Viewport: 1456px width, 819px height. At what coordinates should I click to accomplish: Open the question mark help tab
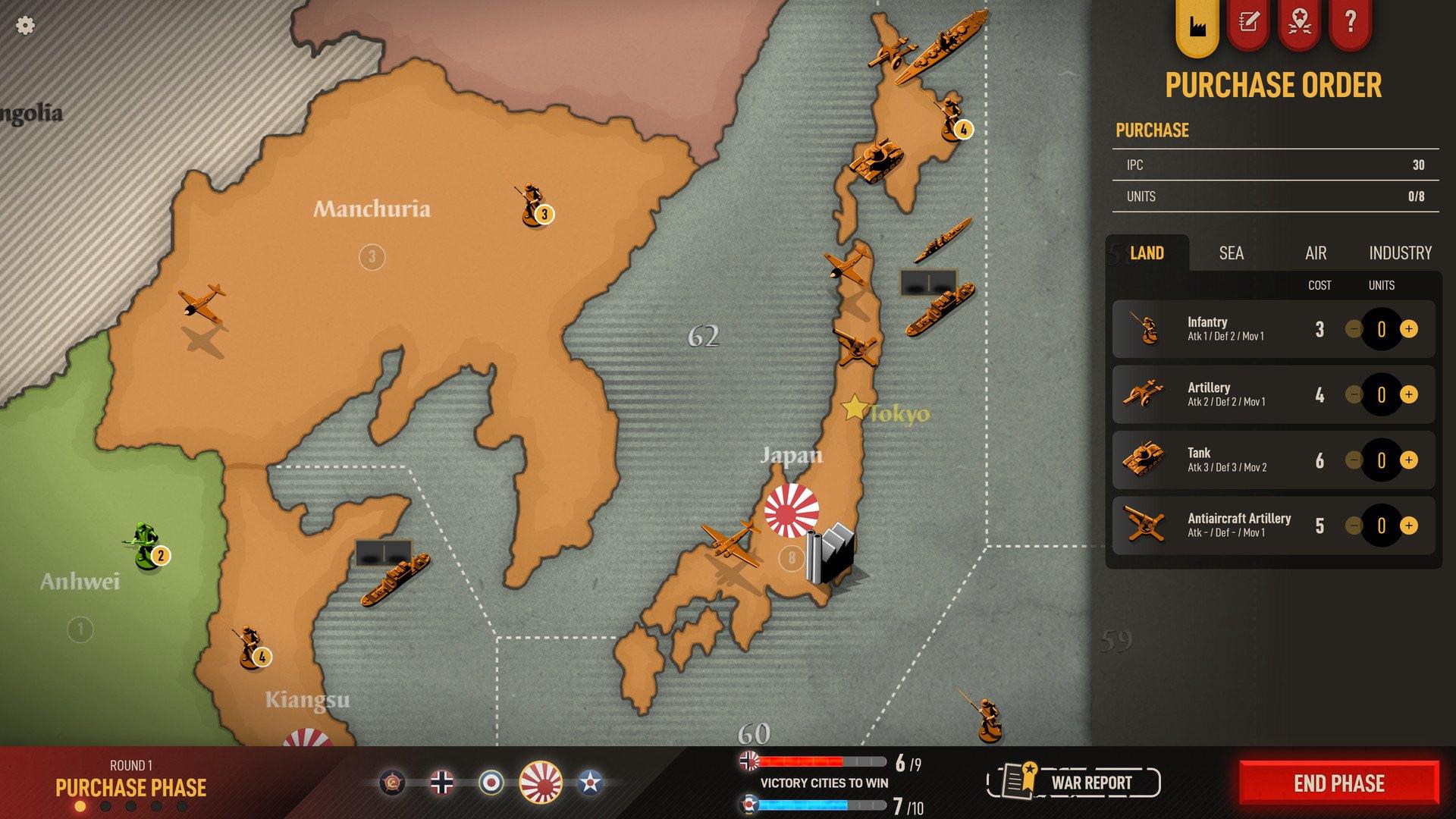1350,23
